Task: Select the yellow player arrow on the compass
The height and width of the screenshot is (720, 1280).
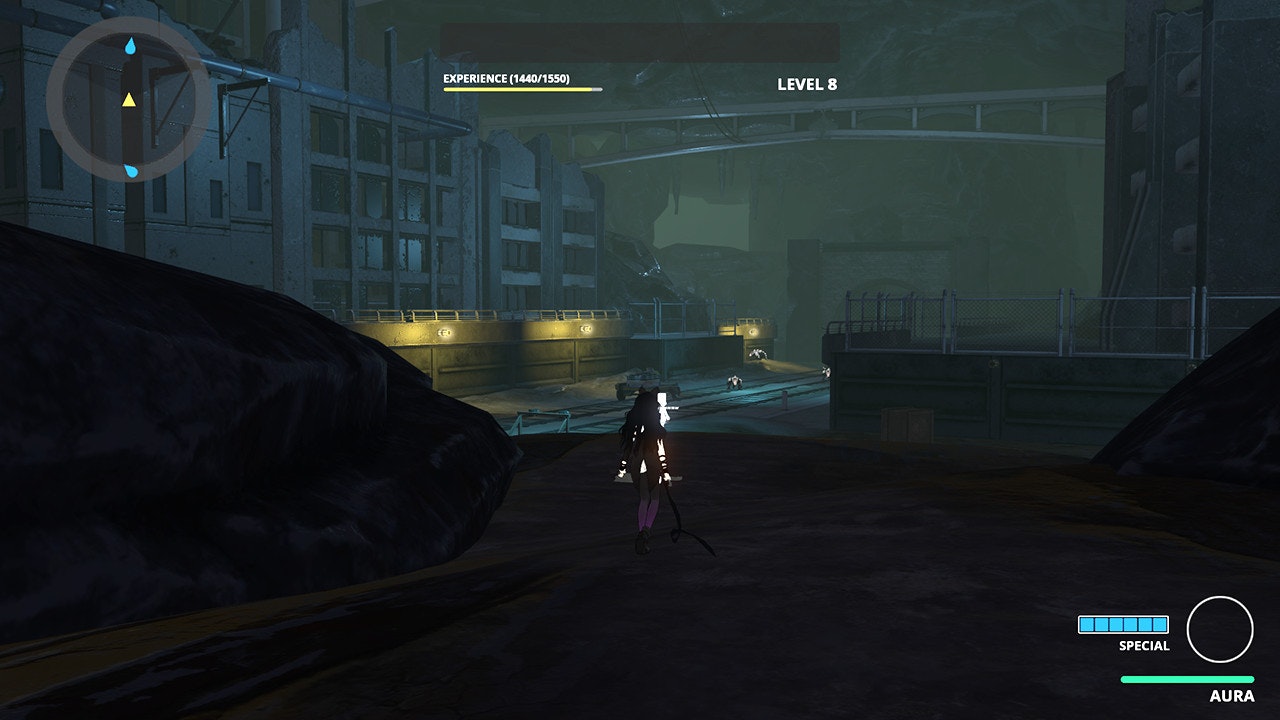Action: [129, 101]
